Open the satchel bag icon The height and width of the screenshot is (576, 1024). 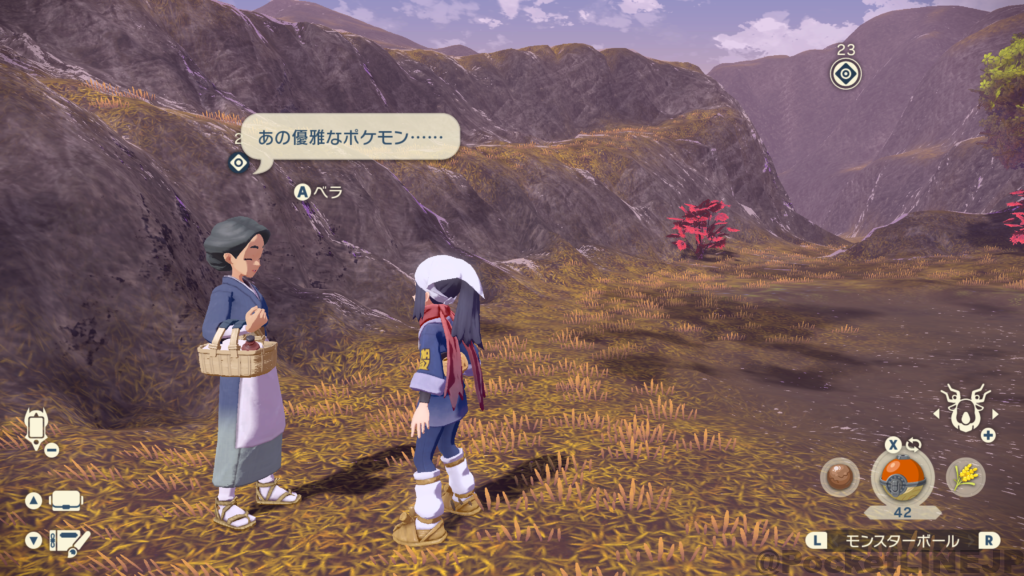[66, 501]
